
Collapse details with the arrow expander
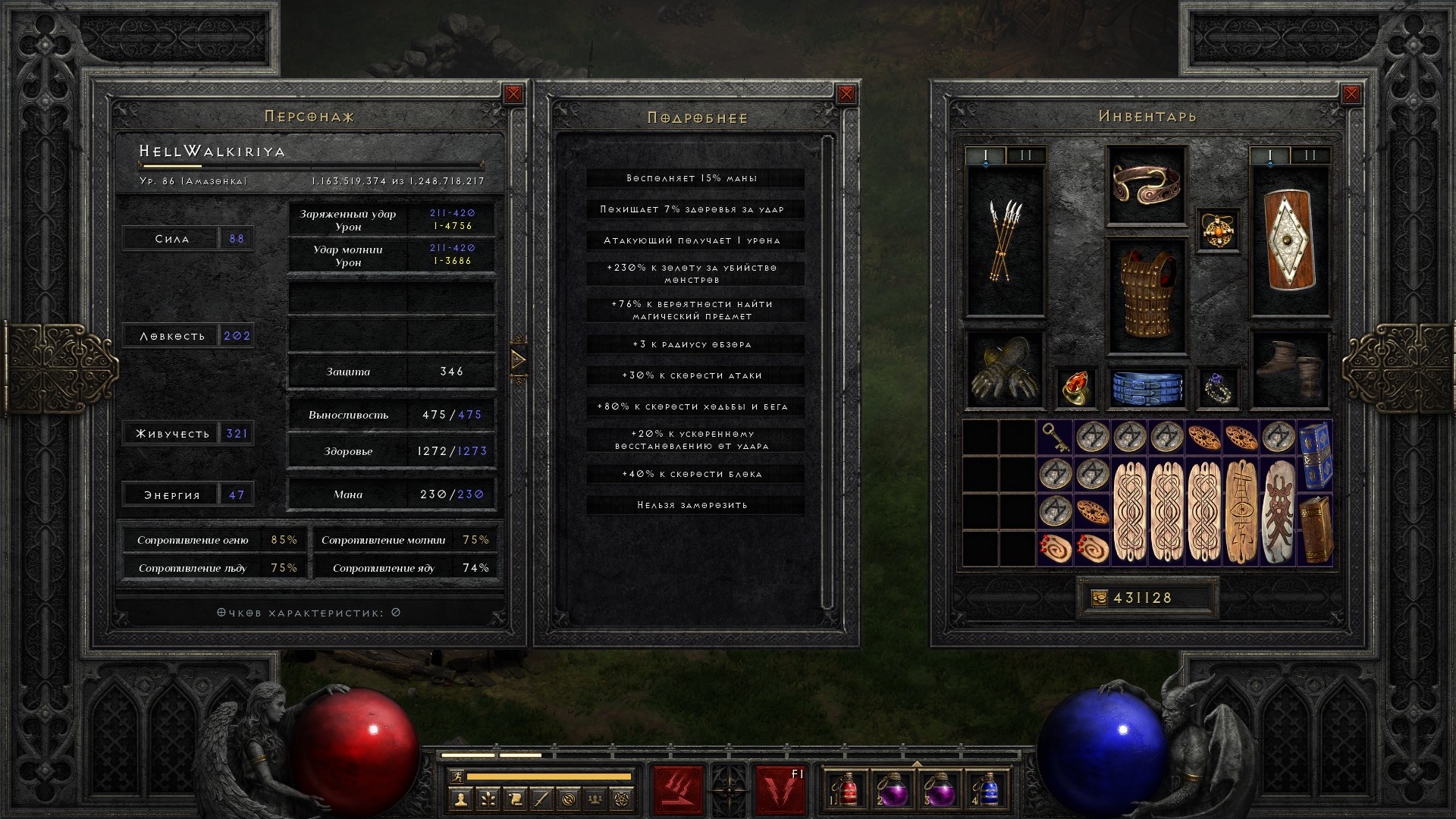pyautogui.click(x=519, y=359)
